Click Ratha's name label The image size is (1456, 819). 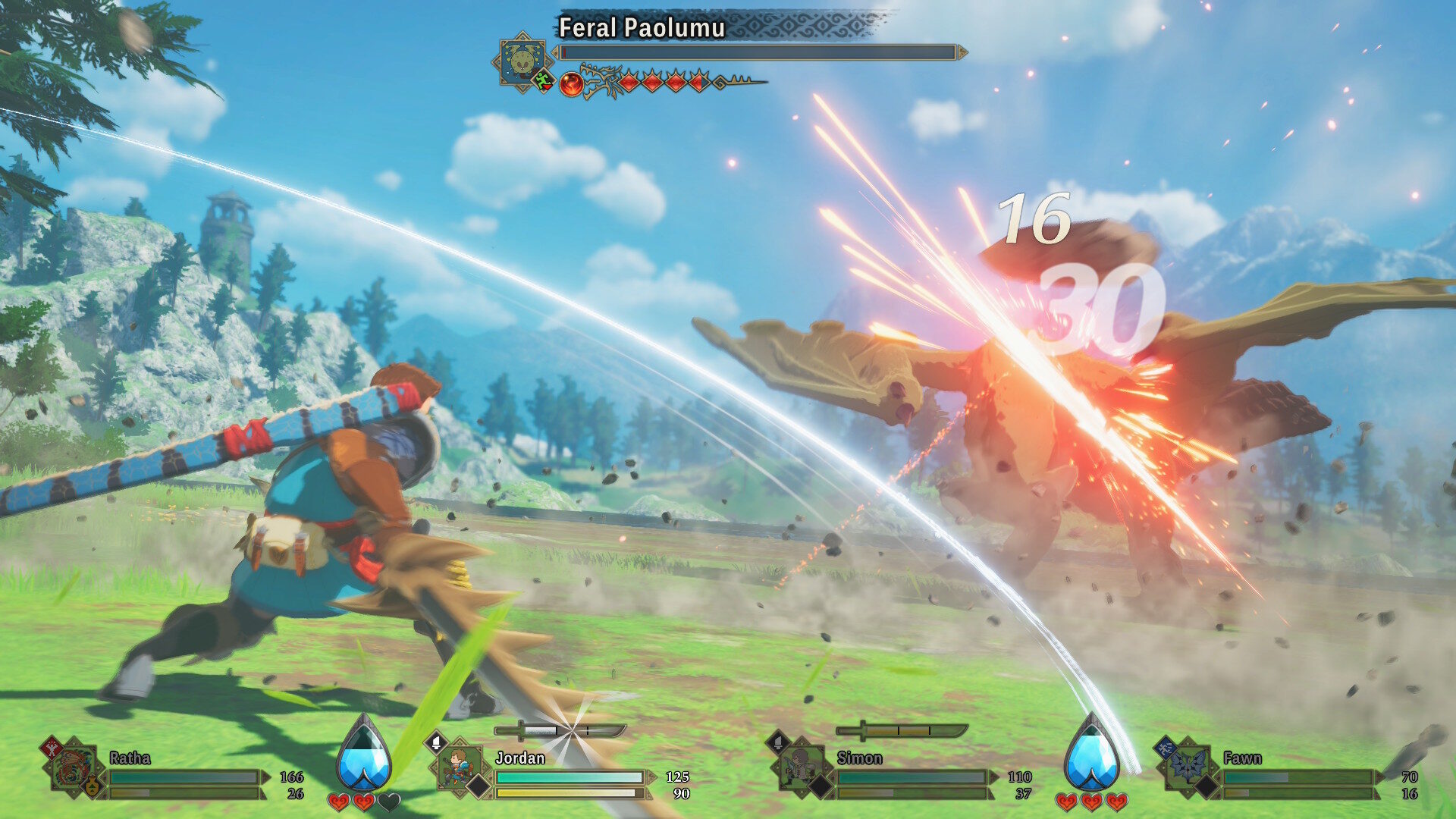[x=129, y=758]
